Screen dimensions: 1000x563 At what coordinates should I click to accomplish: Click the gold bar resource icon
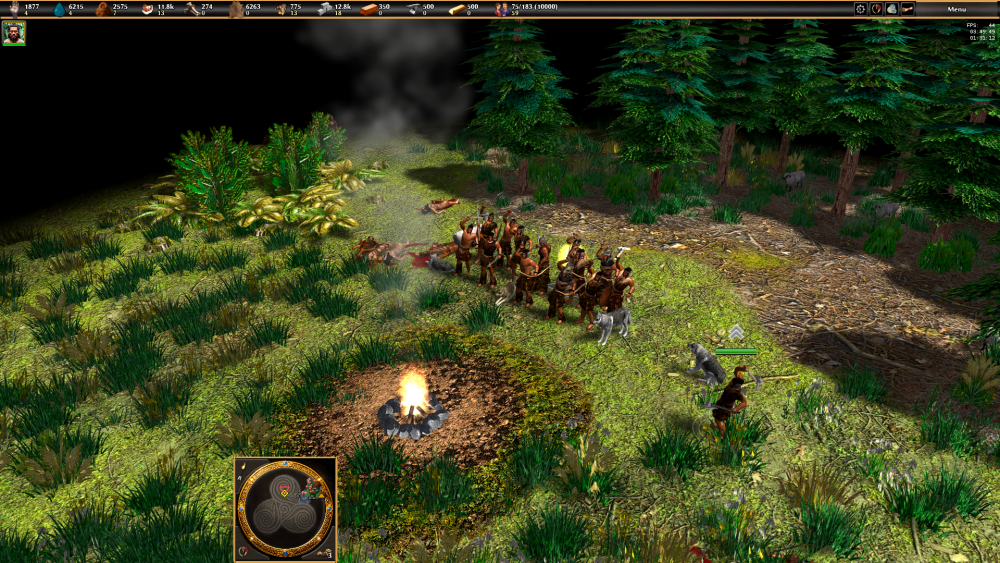click(456, 9)
